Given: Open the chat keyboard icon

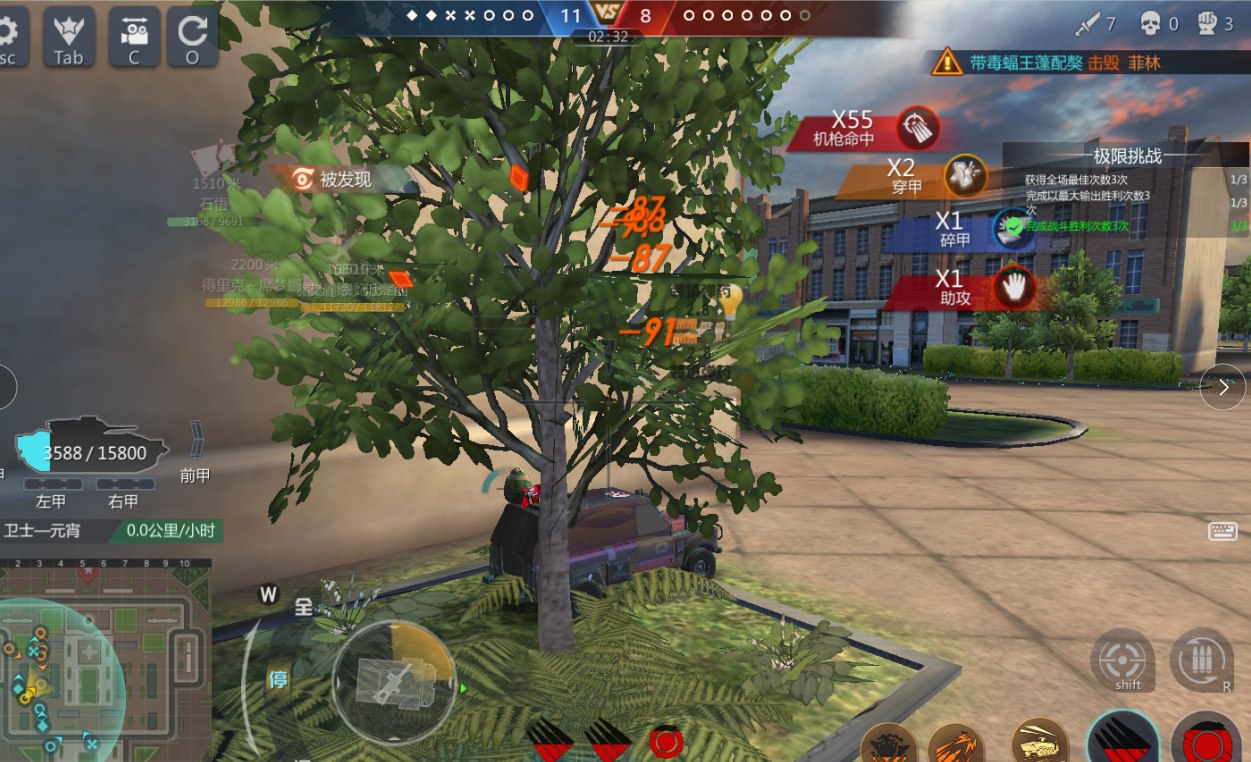Looking at the screenshot, I should pyautogui.click(x=1222, y=532).
